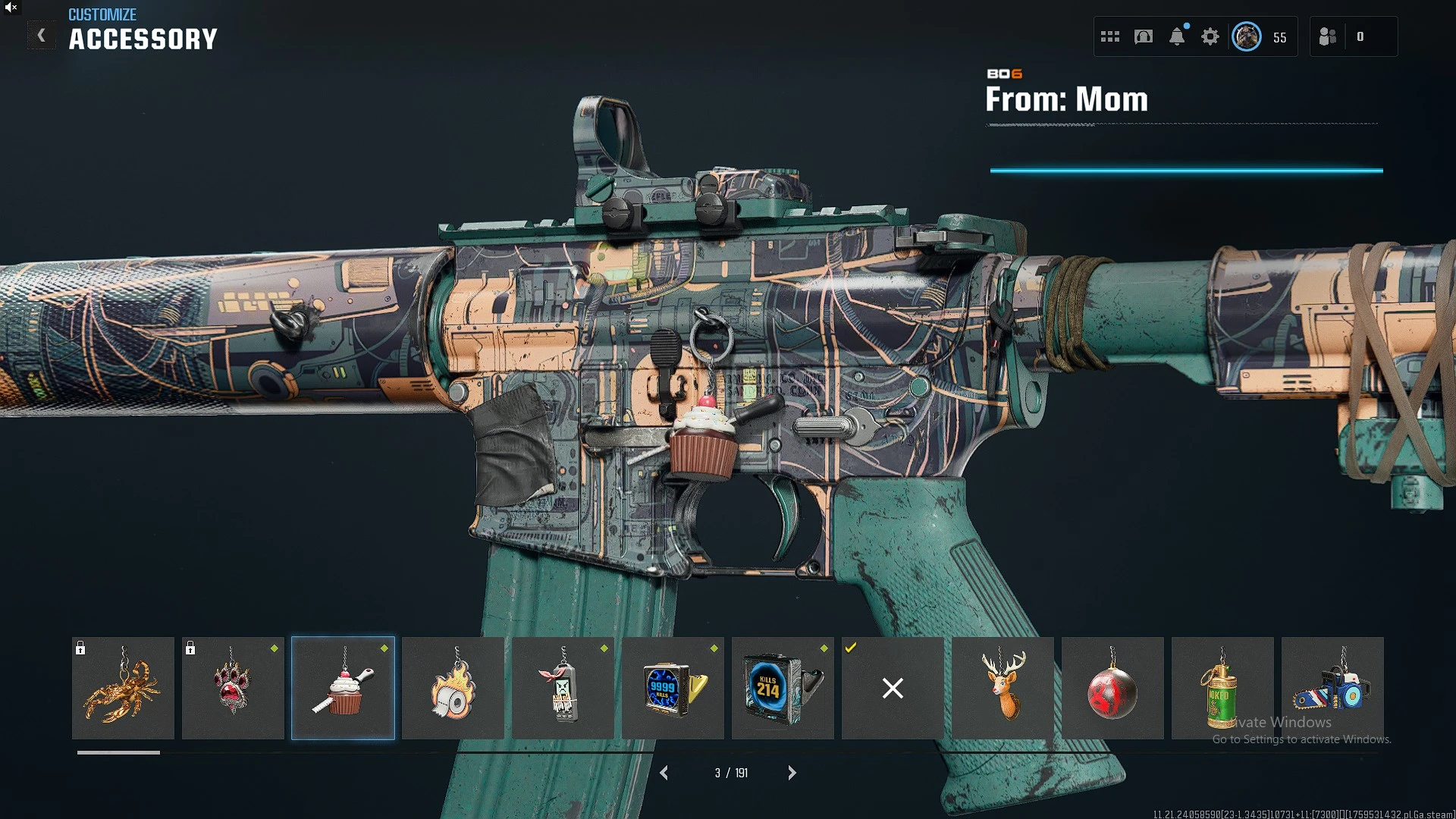Open the social friends panel
1456x819 pixels.
pos(1328,36)
